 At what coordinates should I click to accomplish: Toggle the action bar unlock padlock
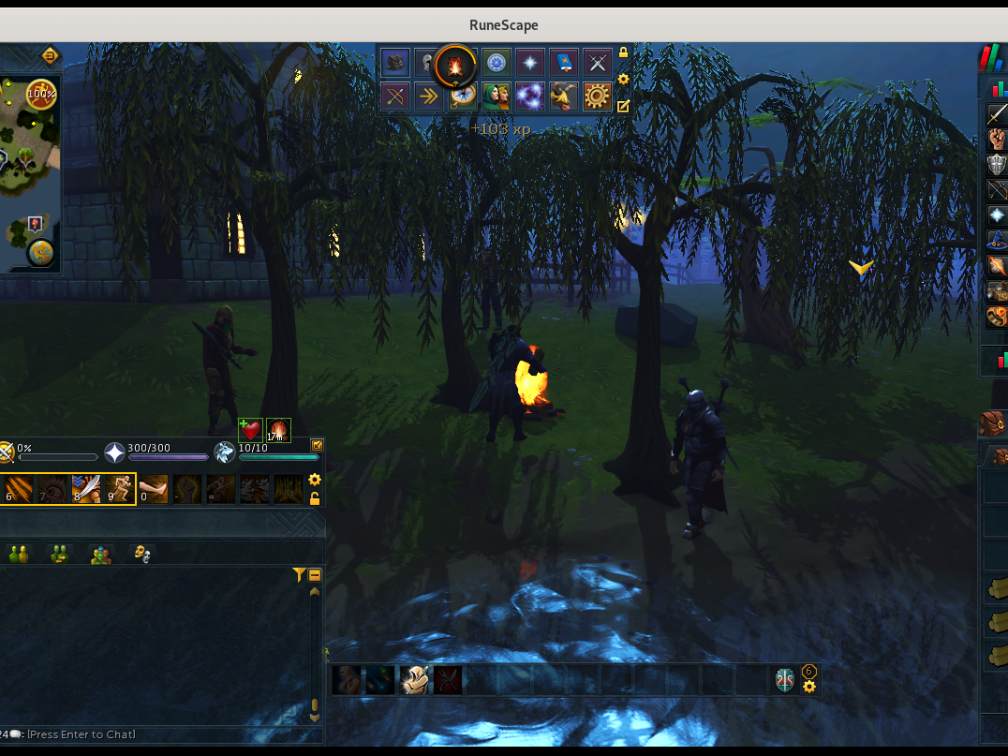315,498
